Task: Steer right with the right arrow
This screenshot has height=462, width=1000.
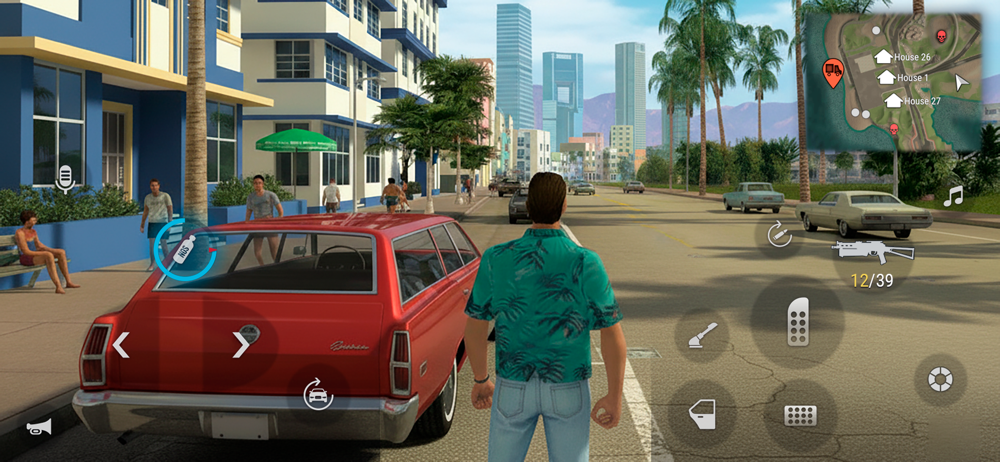Action: (x=241, y=345)
